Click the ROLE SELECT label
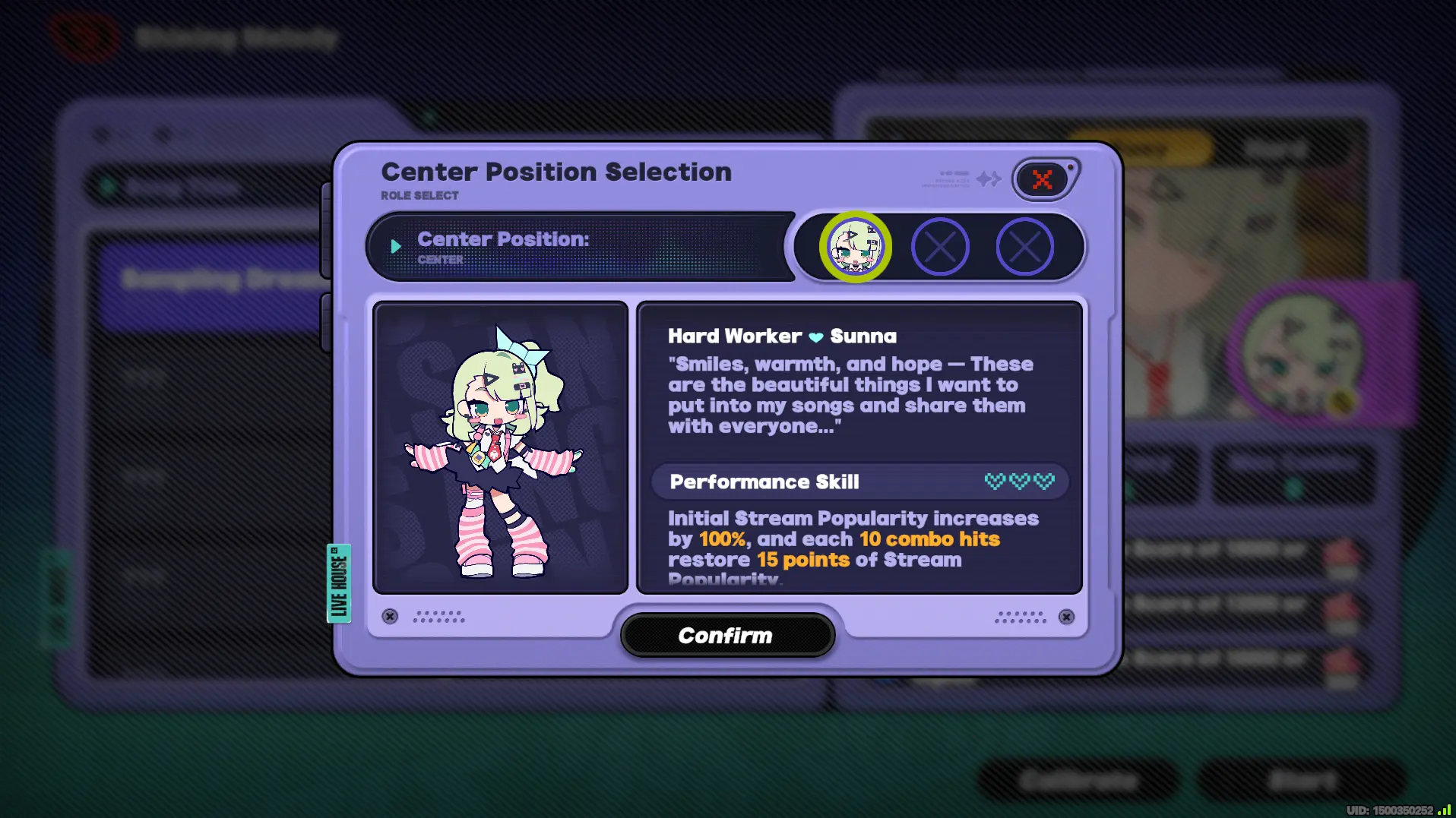The image size is (1456, 818). click(x=419, y=195)
